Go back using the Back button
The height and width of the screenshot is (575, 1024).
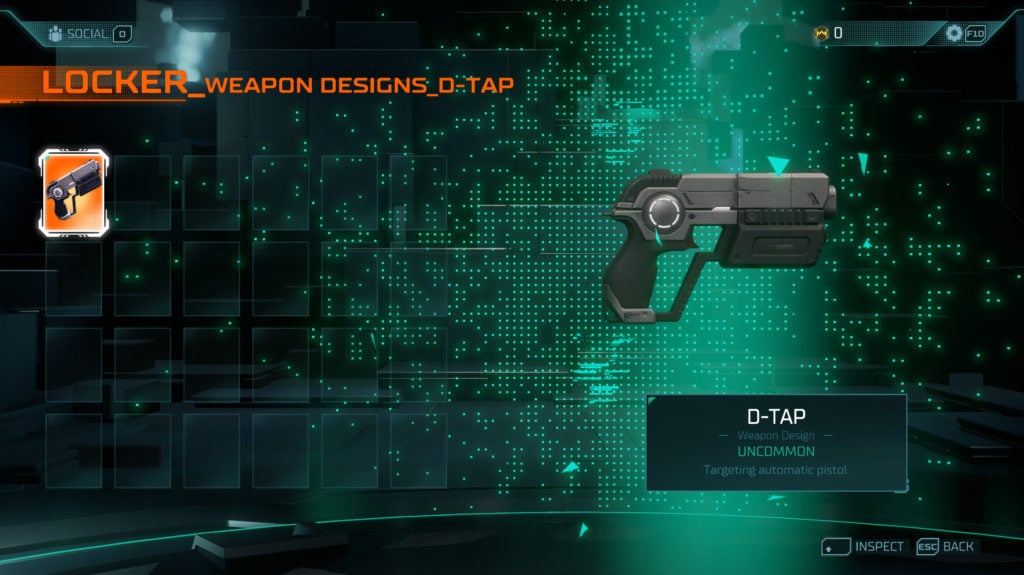948,547
